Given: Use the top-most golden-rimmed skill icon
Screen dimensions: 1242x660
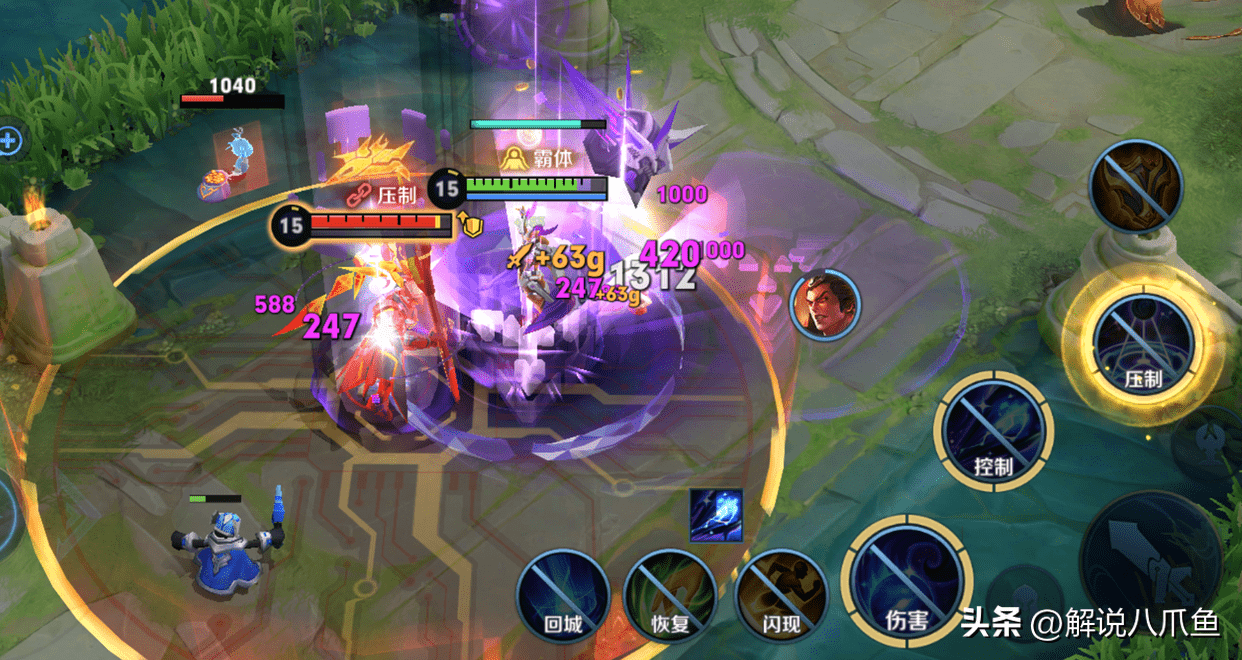Looking at the screenshot, I should point(1137,187).
